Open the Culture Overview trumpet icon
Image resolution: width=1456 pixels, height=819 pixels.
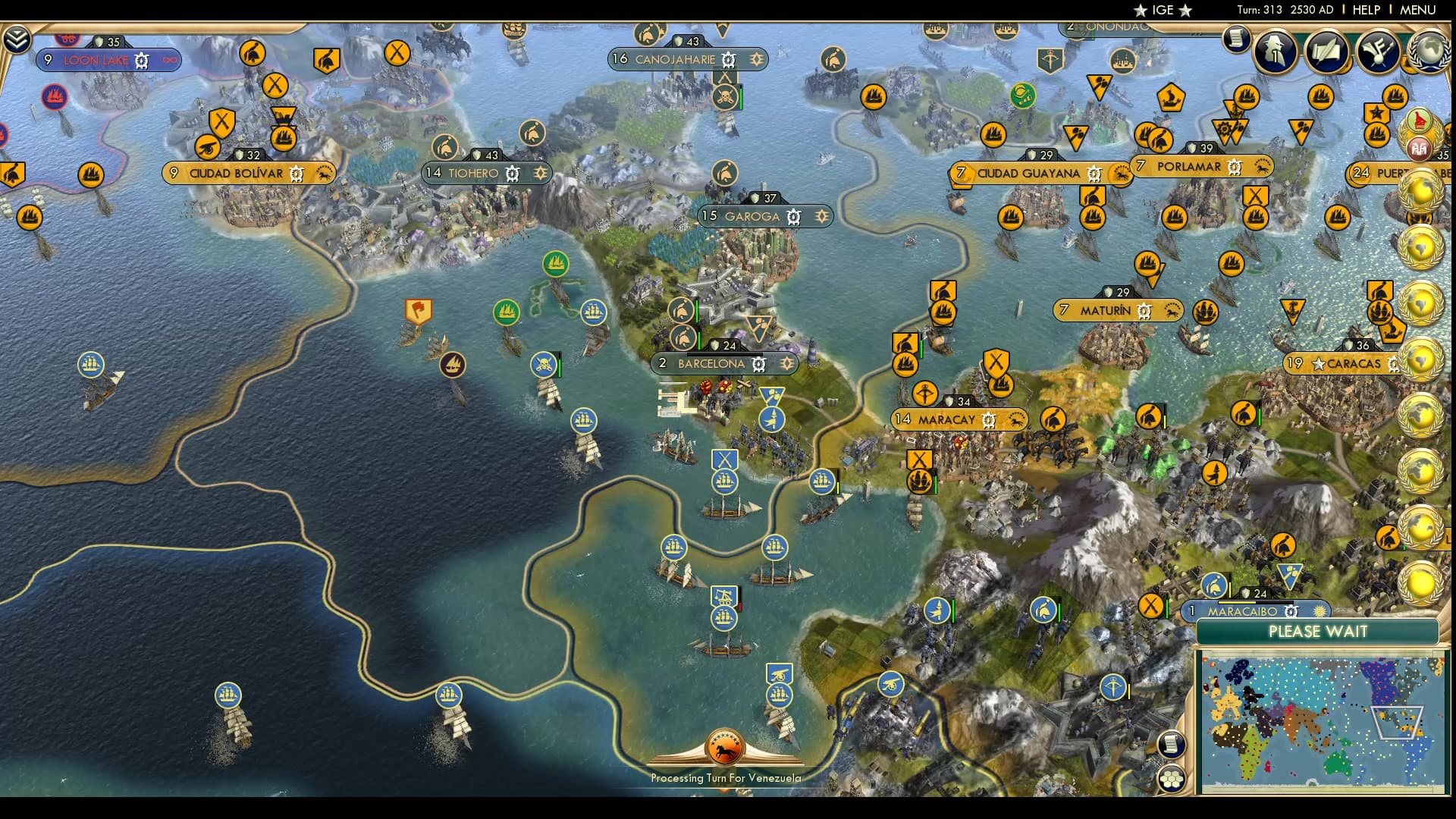[x=1378, y=51]
